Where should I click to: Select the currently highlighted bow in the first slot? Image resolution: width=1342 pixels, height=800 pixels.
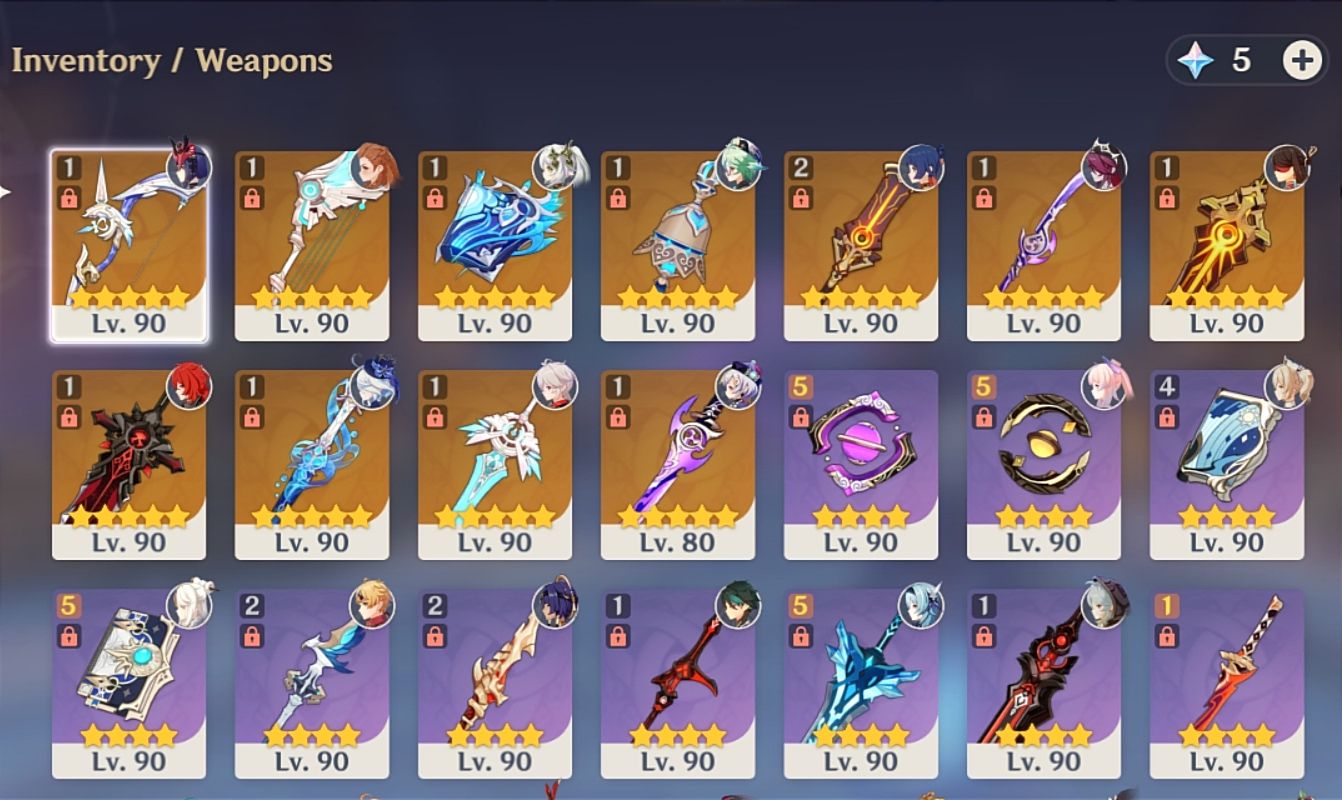129,240
